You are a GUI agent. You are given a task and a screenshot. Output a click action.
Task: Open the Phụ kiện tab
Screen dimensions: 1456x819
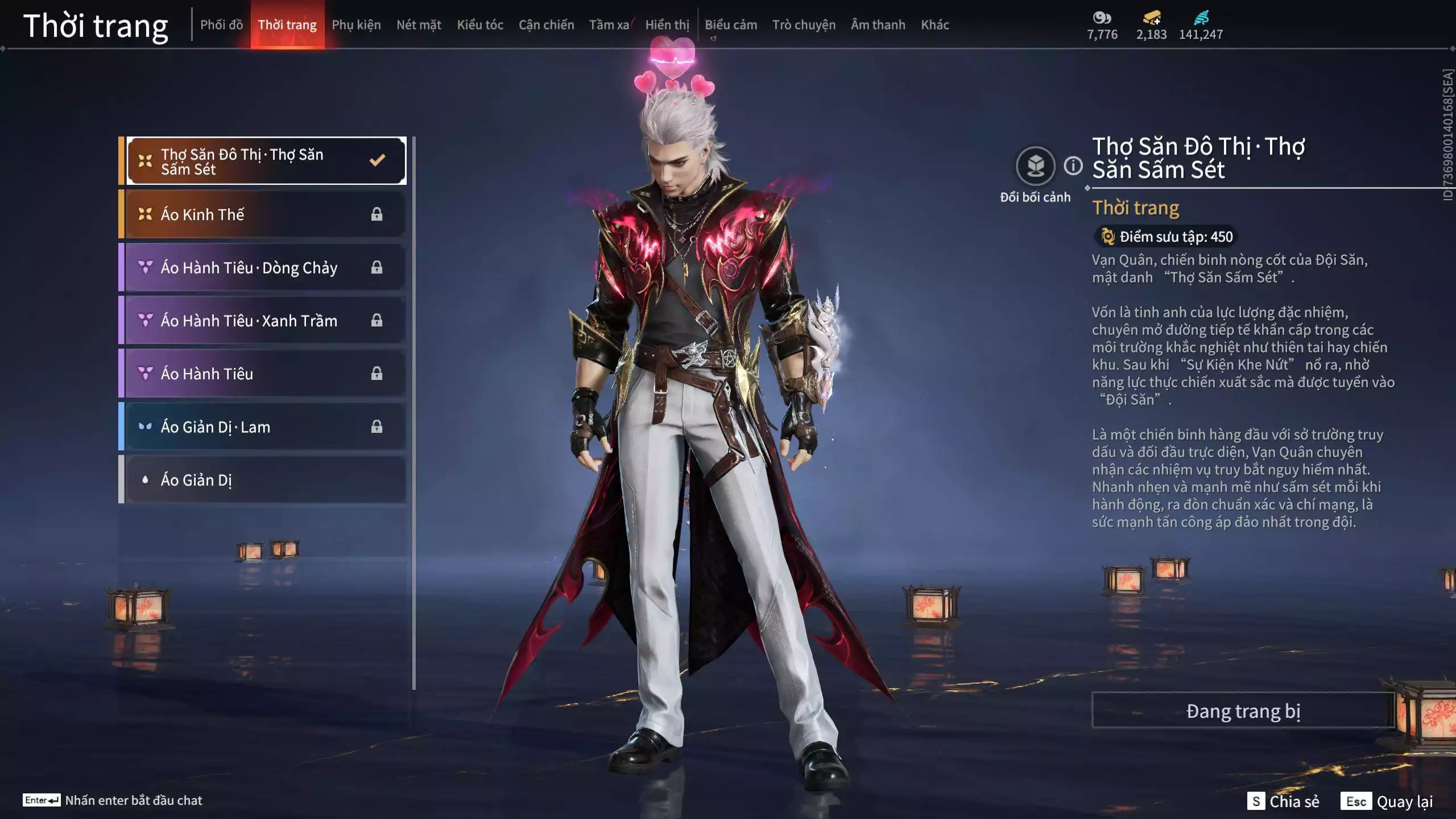coord(356,25)
